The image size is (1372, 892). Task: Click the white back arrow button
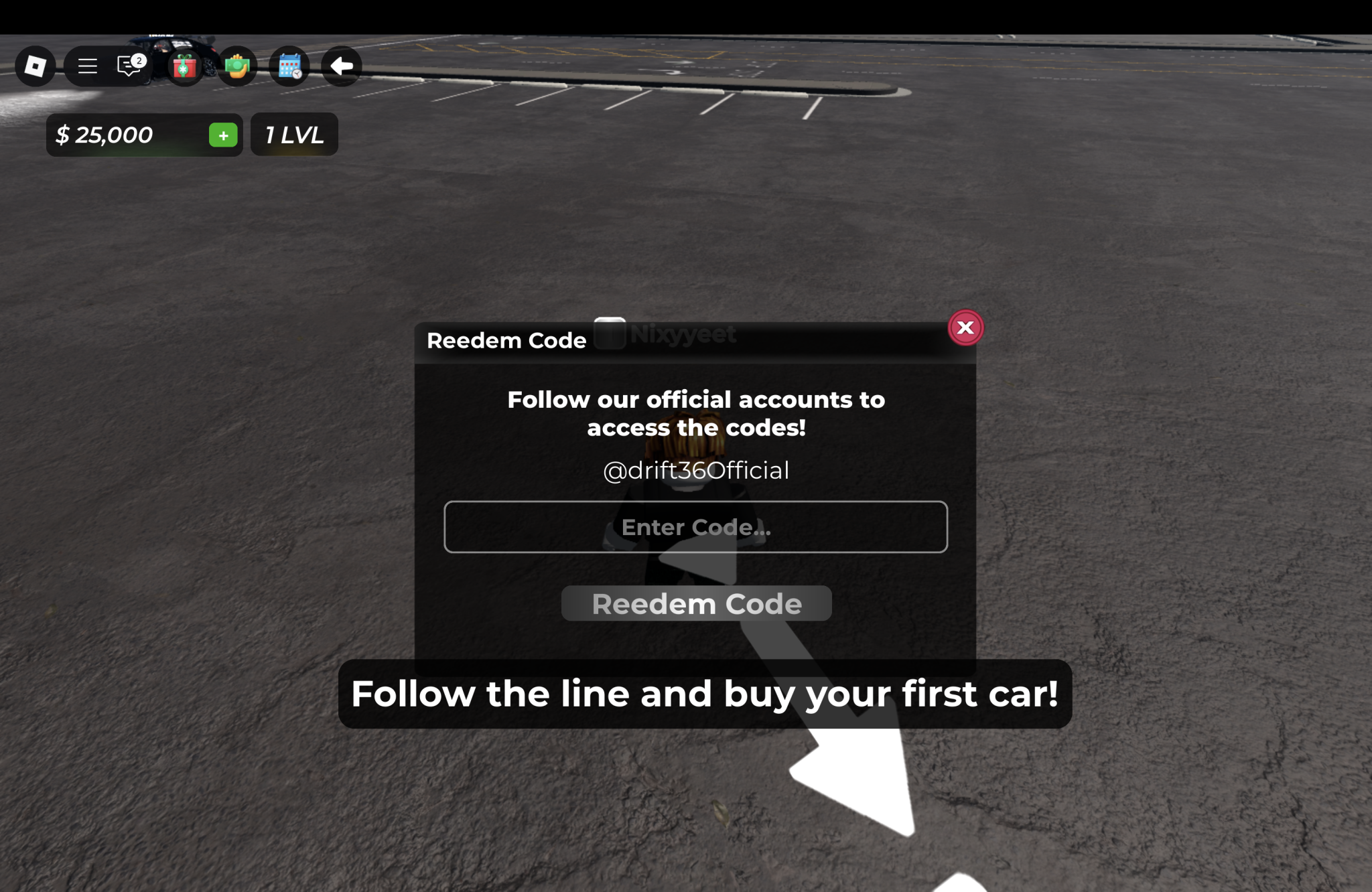[342, 66]
